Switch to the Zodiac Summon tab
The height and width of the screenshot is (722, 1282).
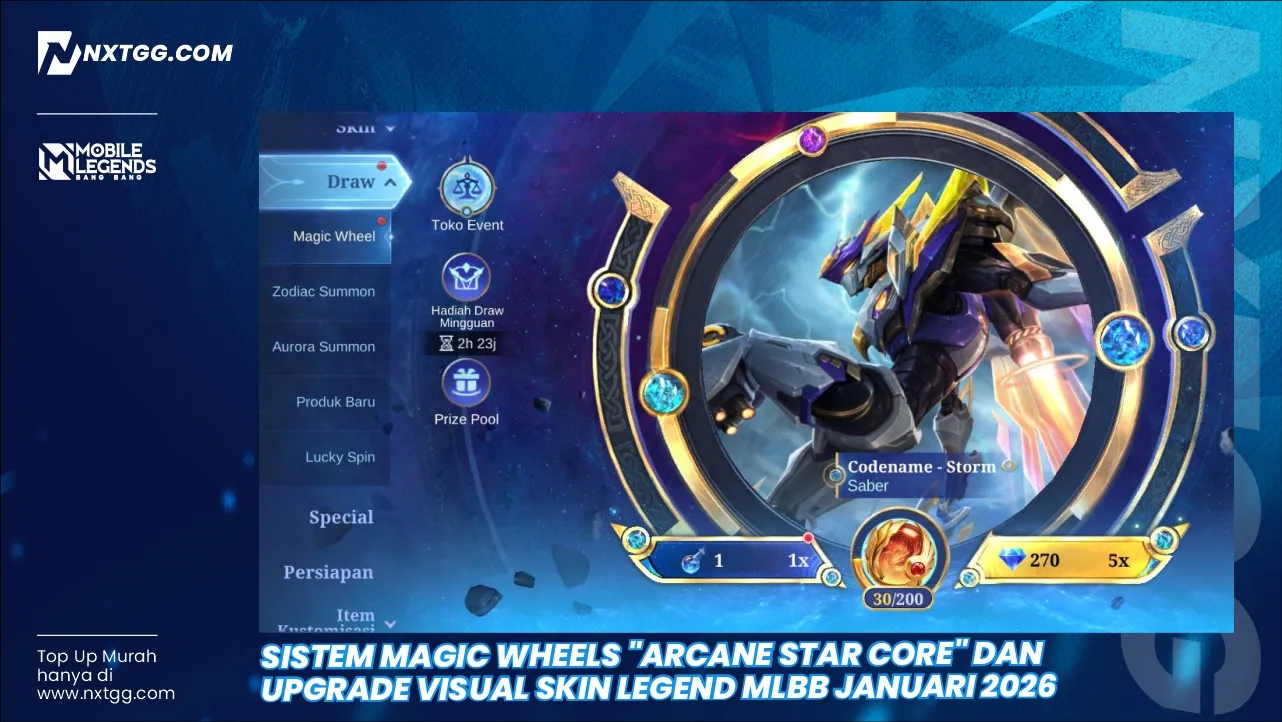pos(323,291)
